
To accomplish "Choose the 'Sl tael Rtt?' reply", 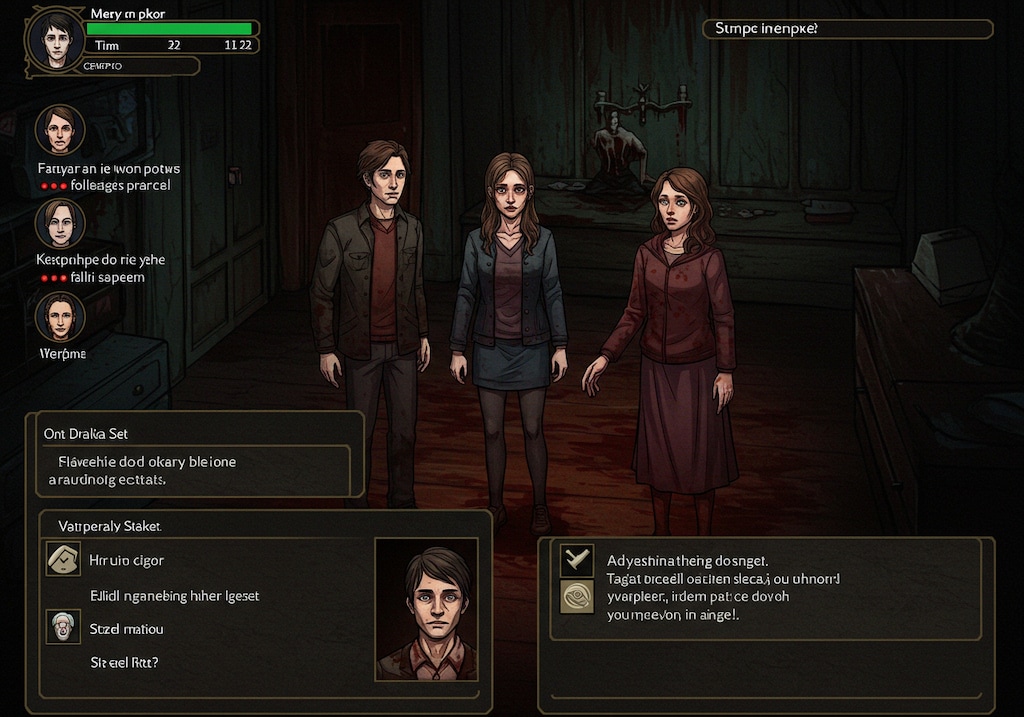I will (125, 662).
